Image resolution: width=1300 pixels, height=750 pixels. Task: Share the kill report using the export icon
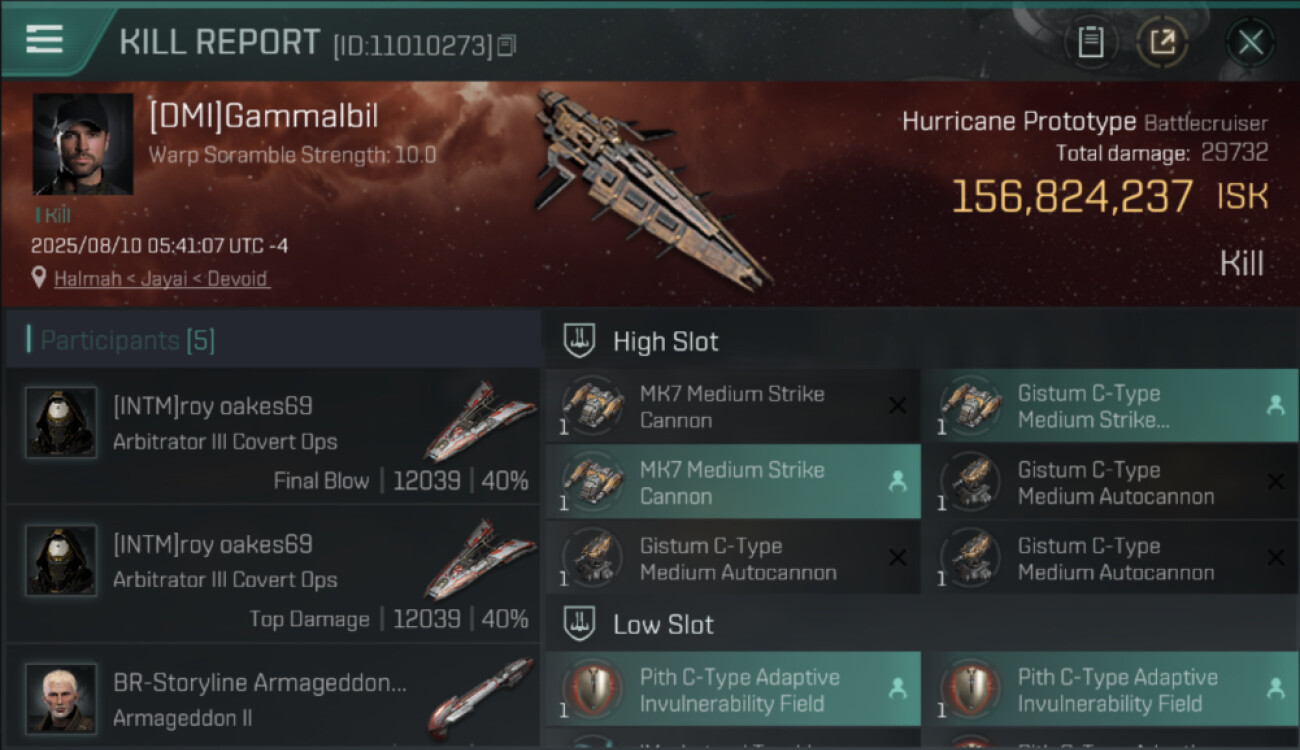coord(1162,42)
